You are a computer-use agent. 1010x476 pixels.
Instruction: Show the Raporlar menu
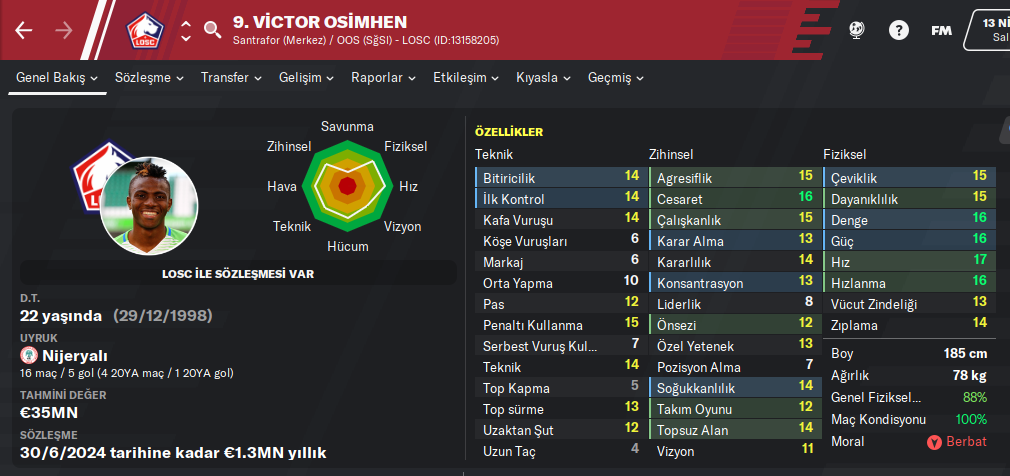tap(383, 77)
